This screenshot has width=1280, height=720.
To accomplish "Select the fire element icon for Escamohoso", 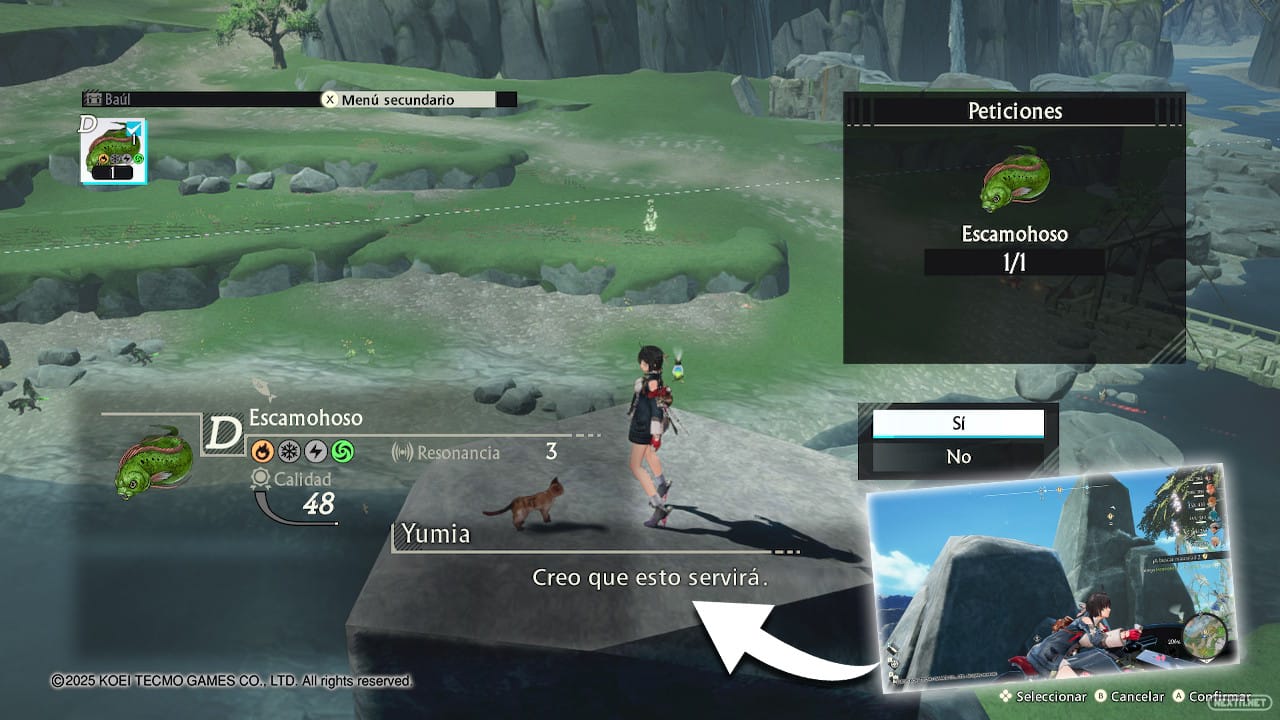I will pos(260,450).
